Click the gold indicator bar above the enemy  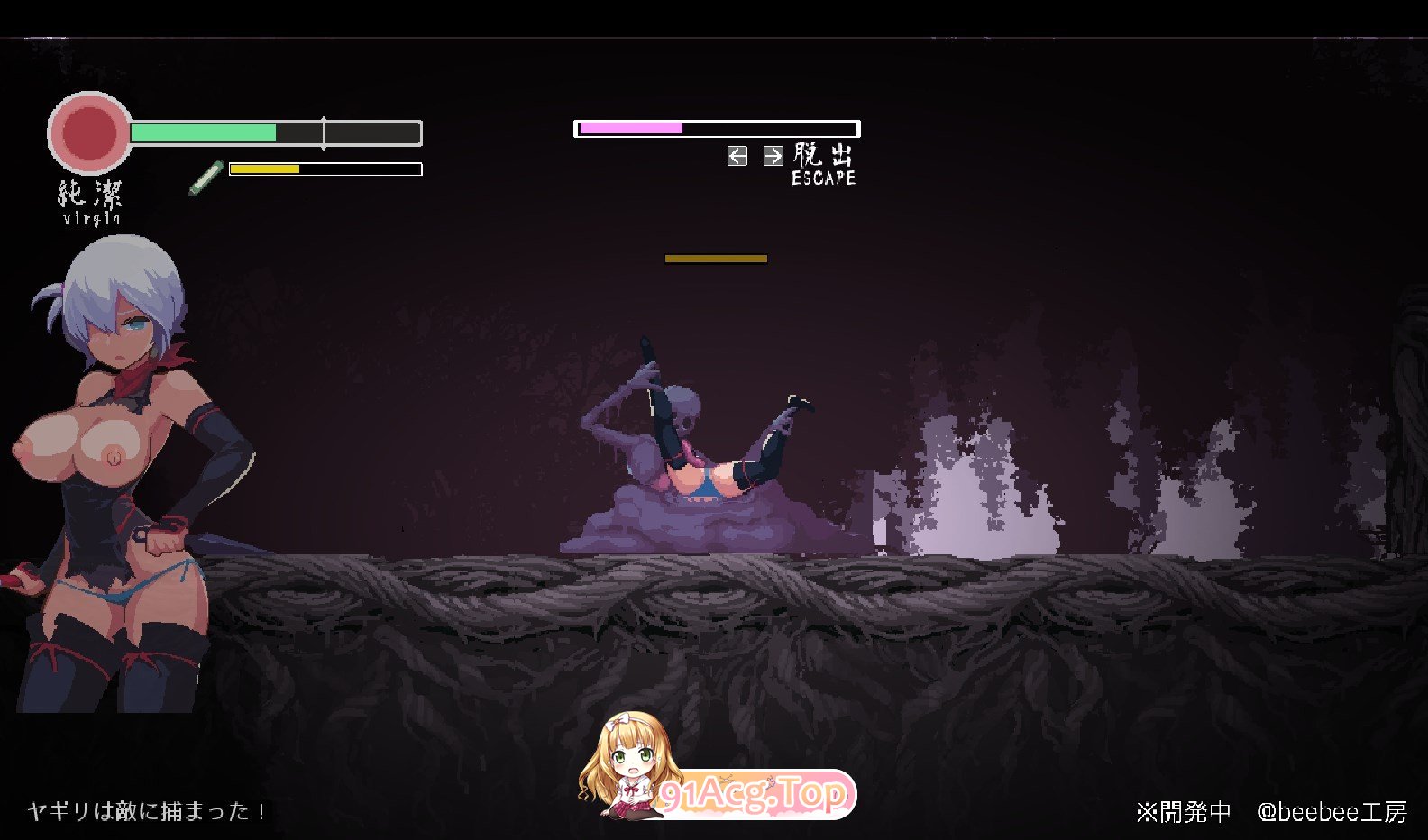point(715,258)
